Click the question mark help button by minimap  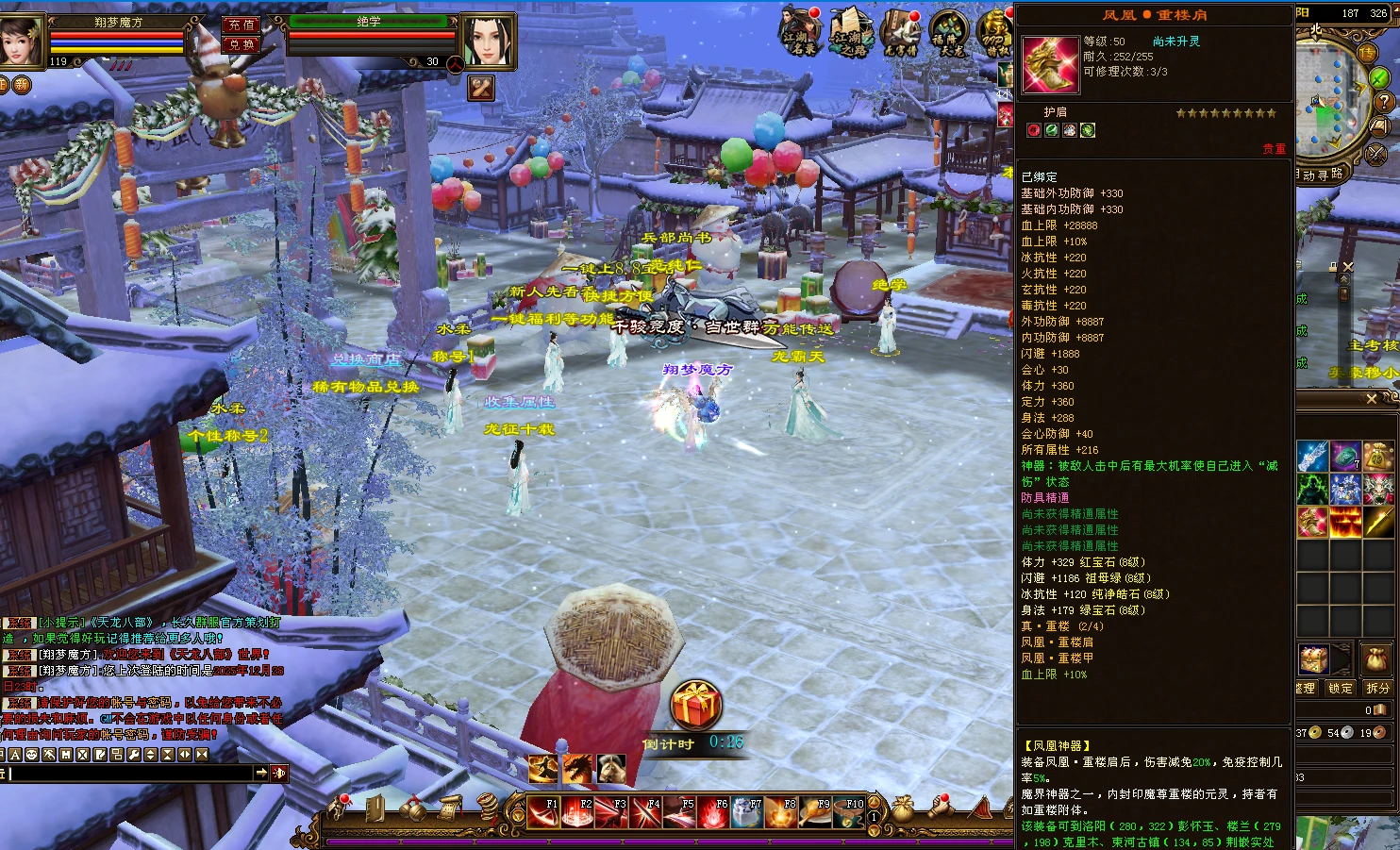coord(1384,102)
